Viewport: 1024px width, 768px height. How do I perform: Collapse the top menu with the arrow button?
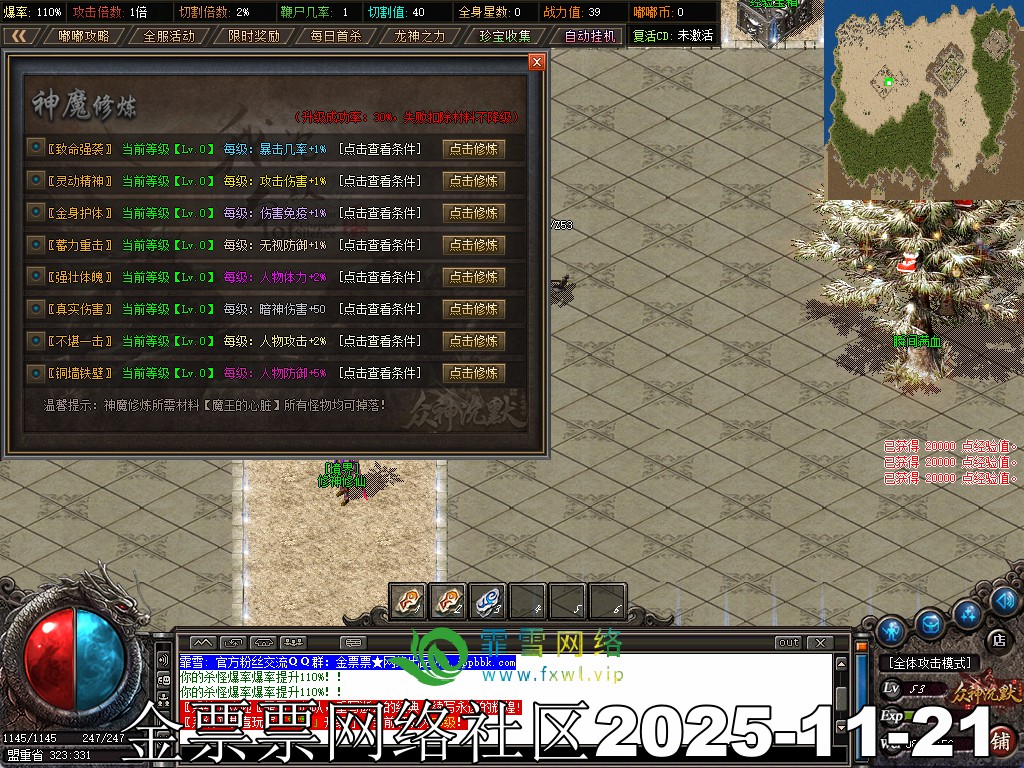pyautogui.click(x=19, y=35)
